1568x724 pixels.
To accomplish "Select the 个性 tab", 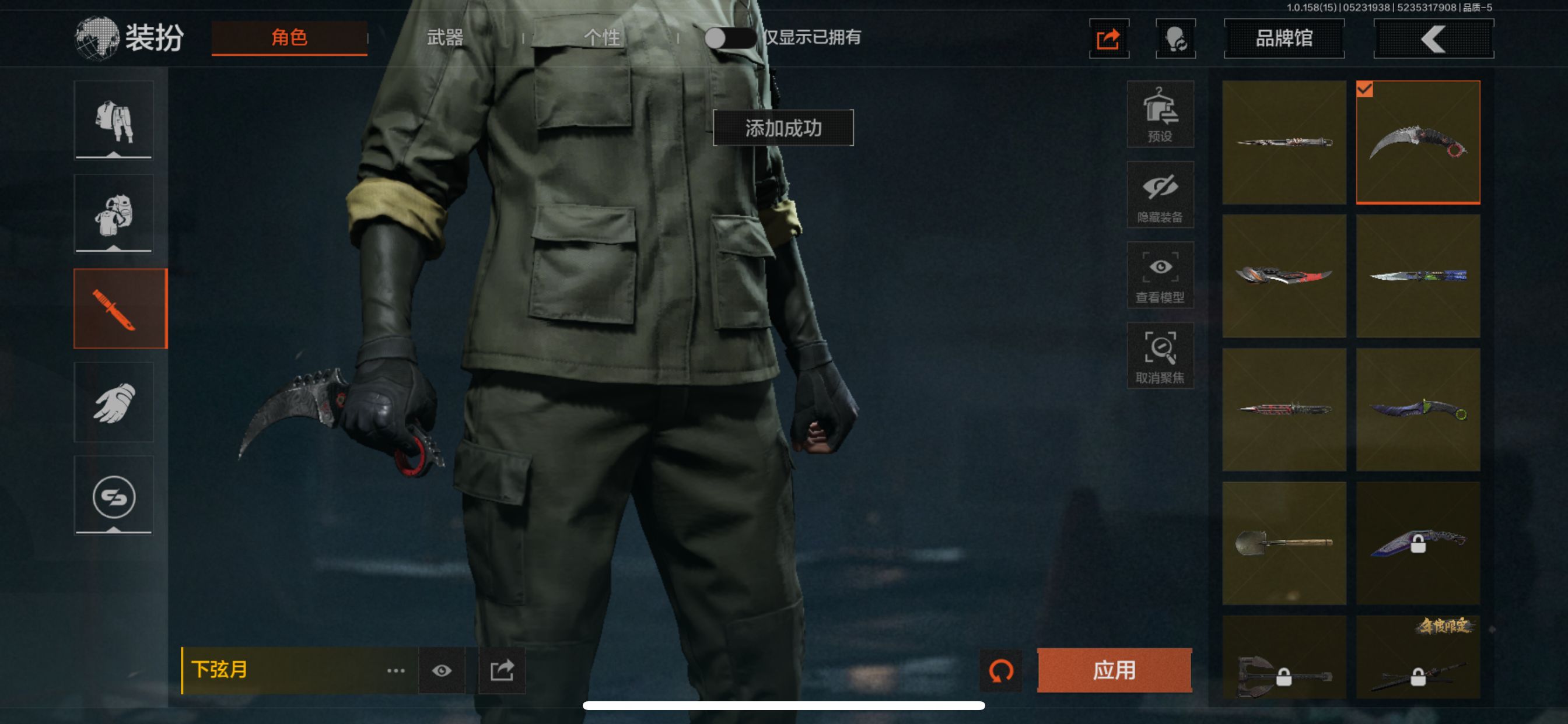I will tap(601, 38).
